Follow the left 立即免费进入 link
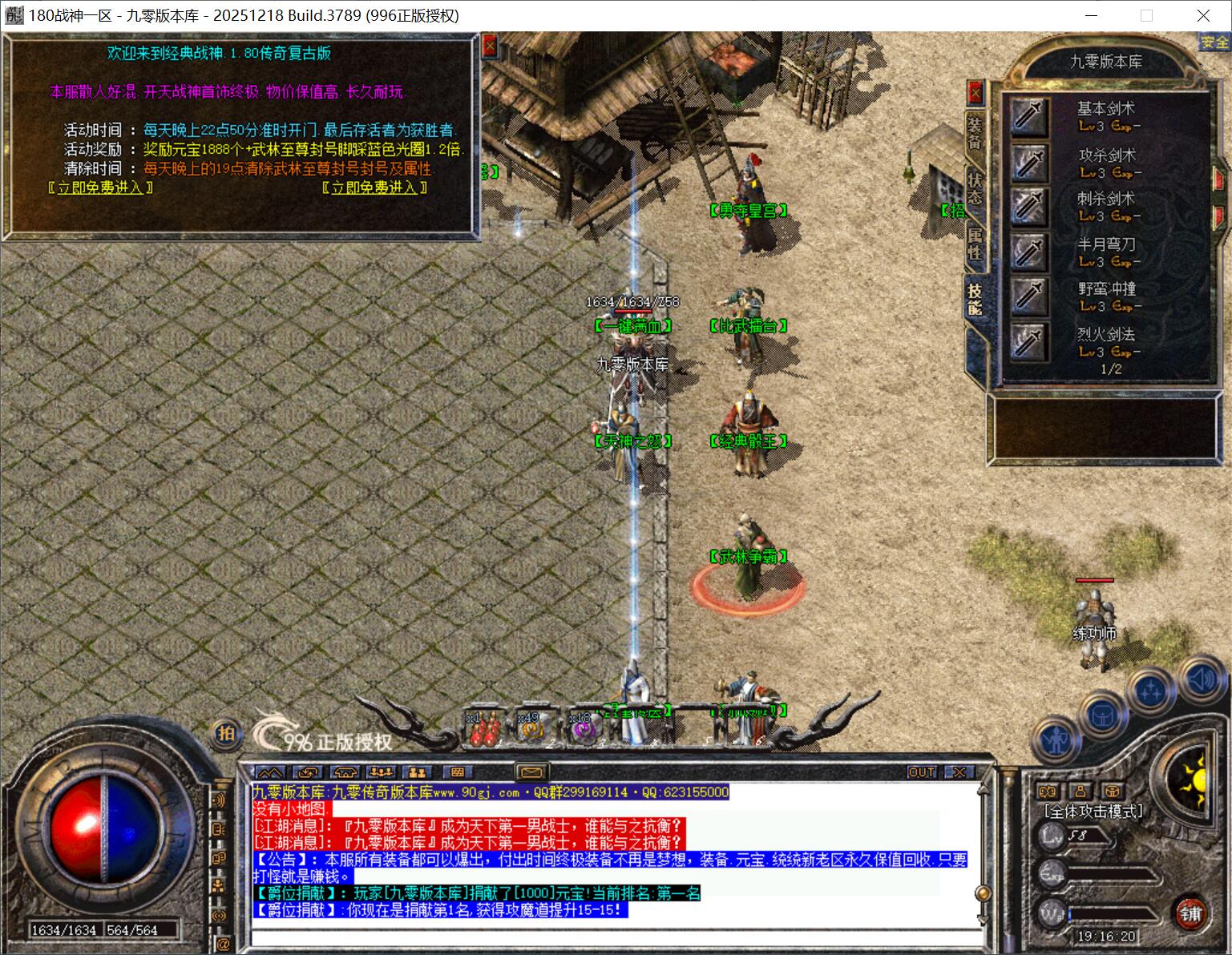The height and width of the screenshot is (955, 1232). 100,187
